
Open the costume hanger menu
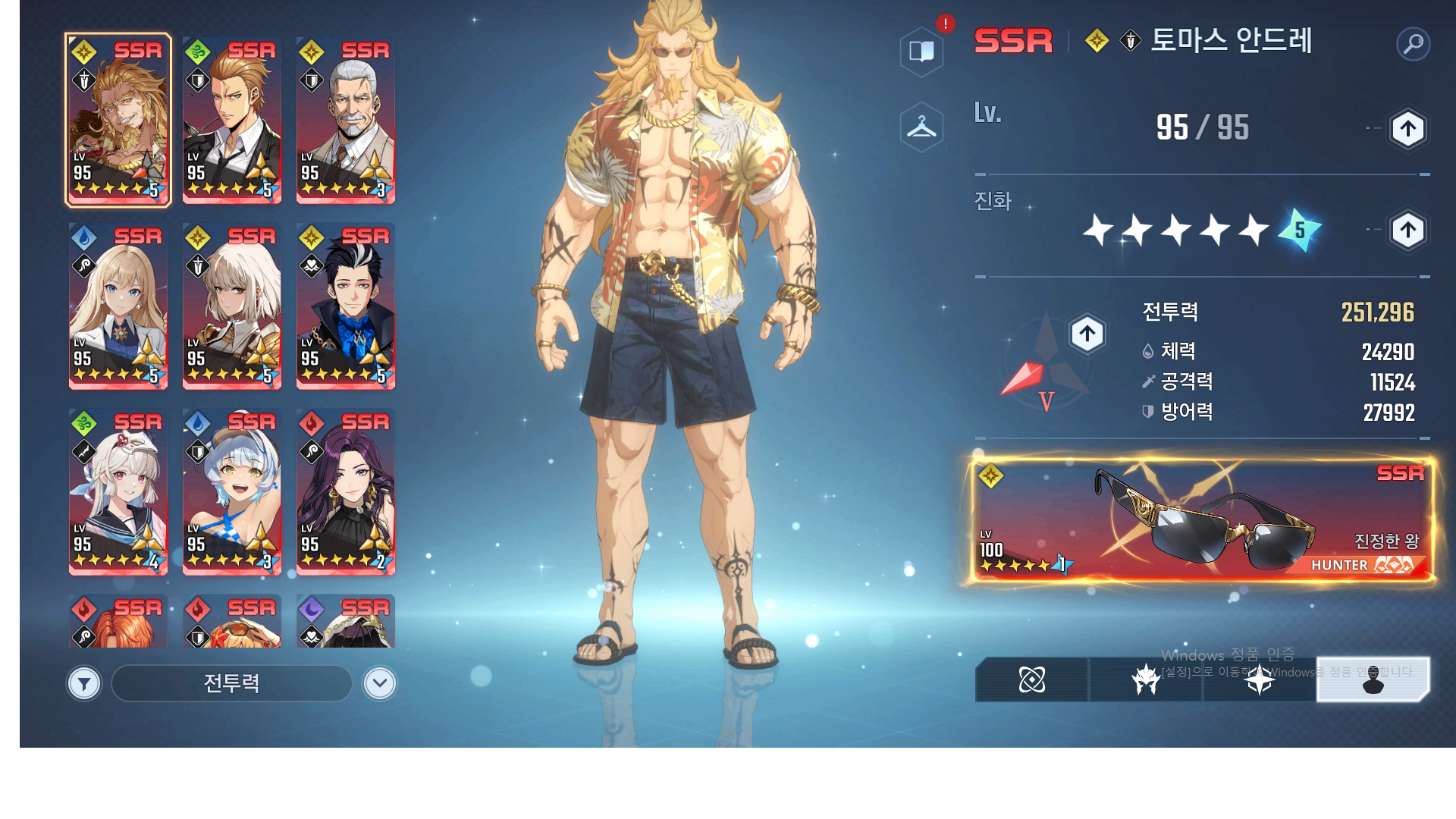[x=921, y=127]
